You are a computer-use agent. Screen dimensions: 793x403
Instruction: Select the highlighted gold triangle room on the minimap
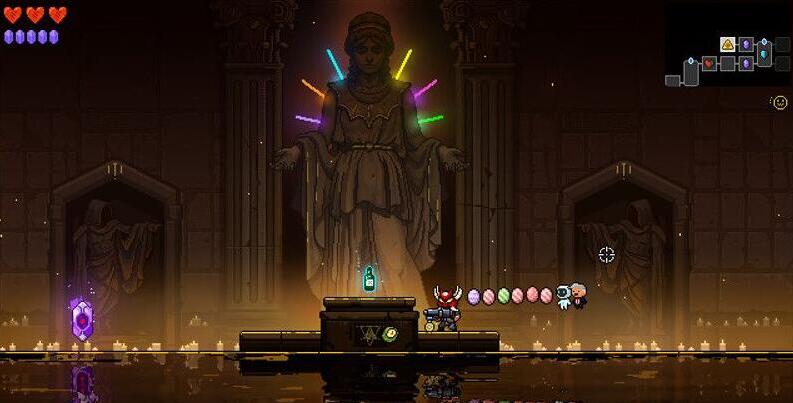click(727, 44)
